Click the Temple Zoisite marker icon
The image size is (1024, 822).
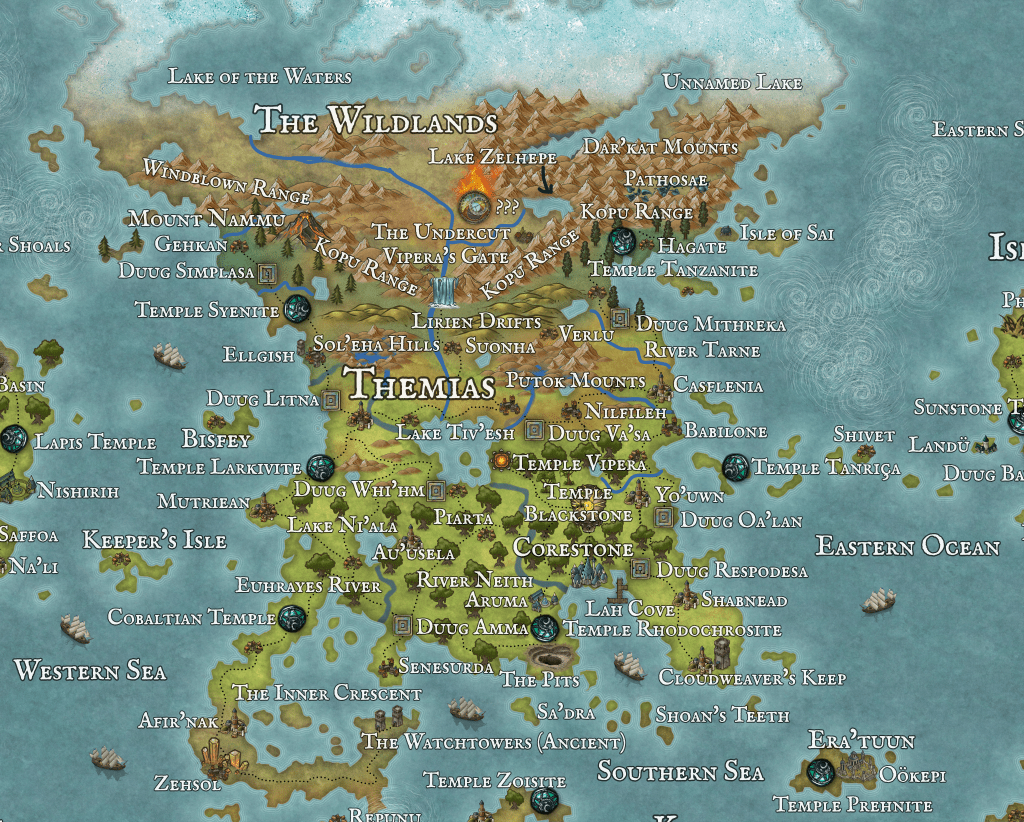(545, 799)
